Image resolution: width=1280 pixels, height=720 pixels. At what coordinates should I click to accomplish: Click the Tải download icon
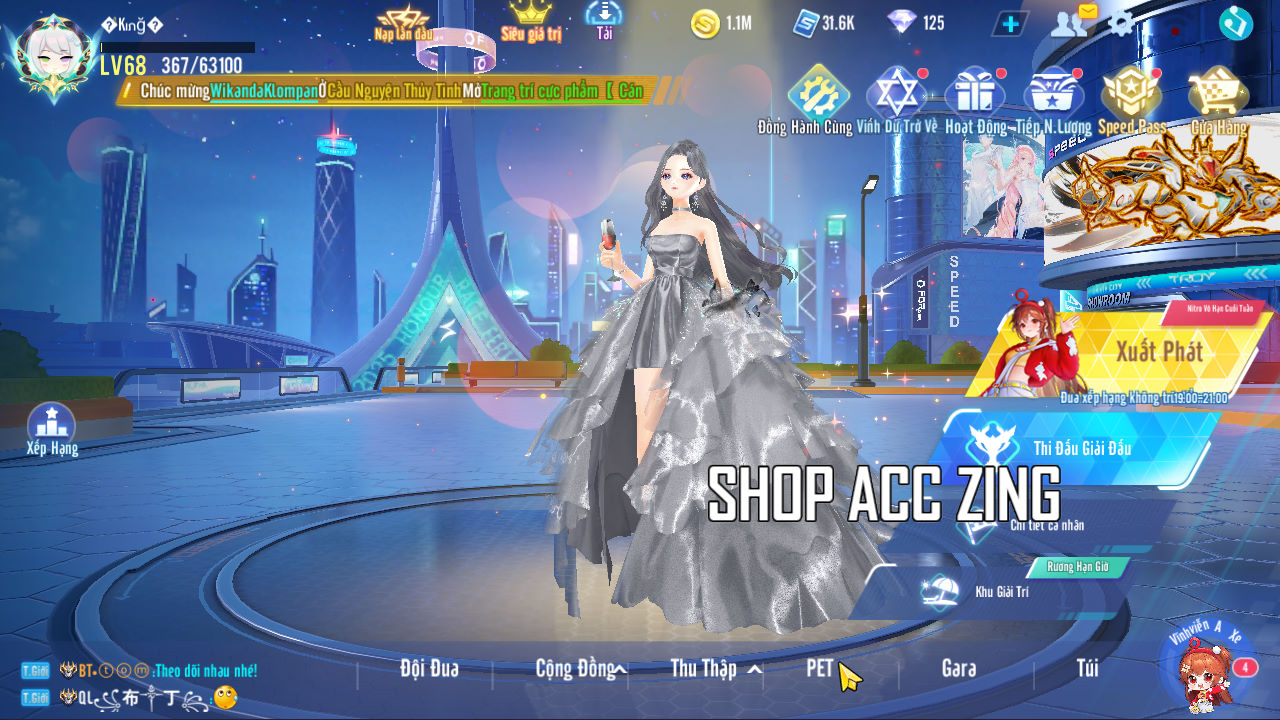(x=604, y=19)
